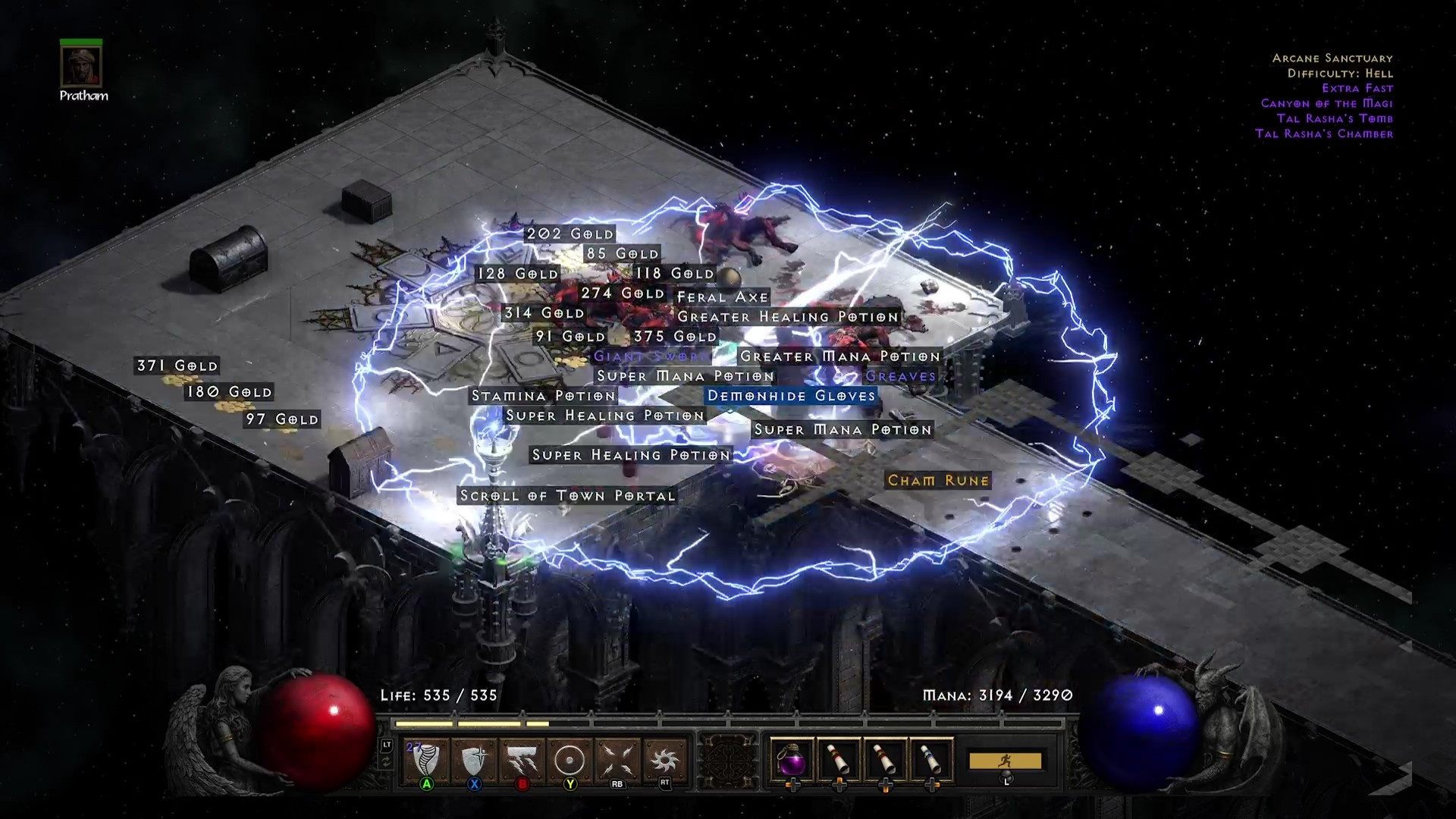This screenshot has width=1456, height=819.
Task: Trigger the converging lightning bolts skill
Action: pyautogui.click(x=617, y=760)
